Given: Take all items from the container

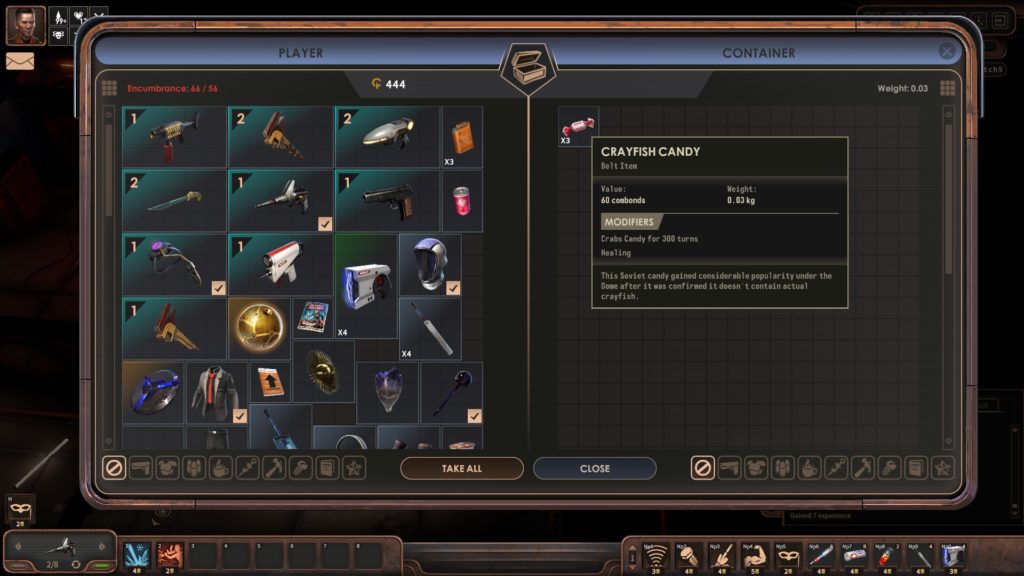Looking at the screenshot, I should pyautogui.click(x=462, y=468).
